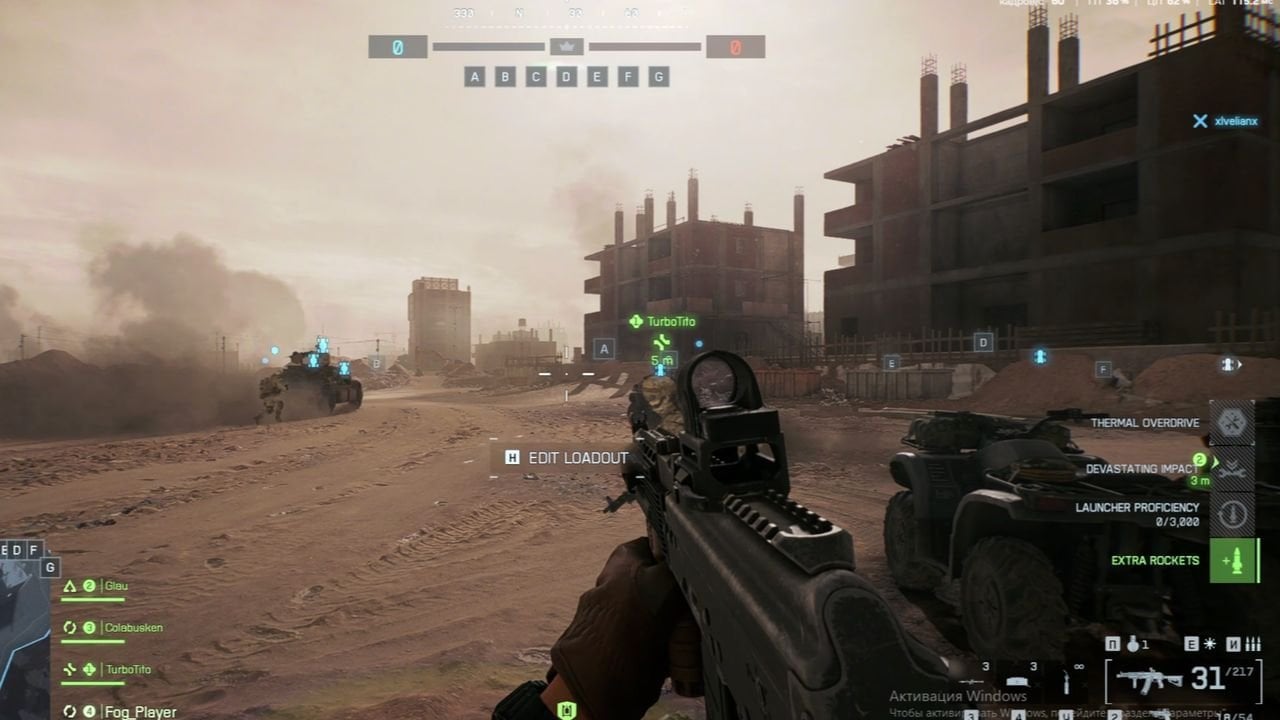
Task: Click the crown icon between team scores
Action: coord(567,46)
